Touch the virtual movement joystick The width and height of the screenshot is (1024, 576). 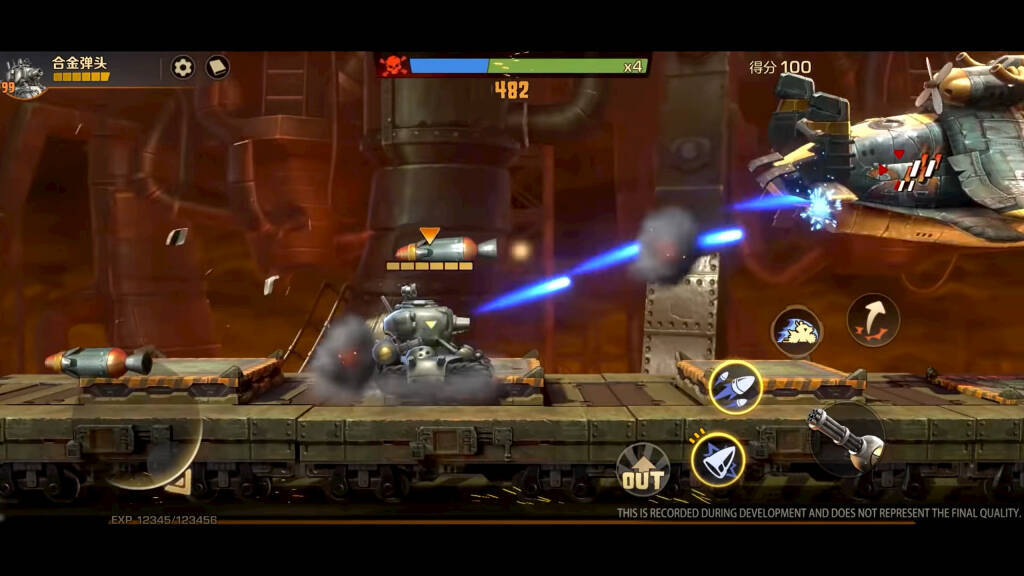pyautogui.click(x=152, y=438)
